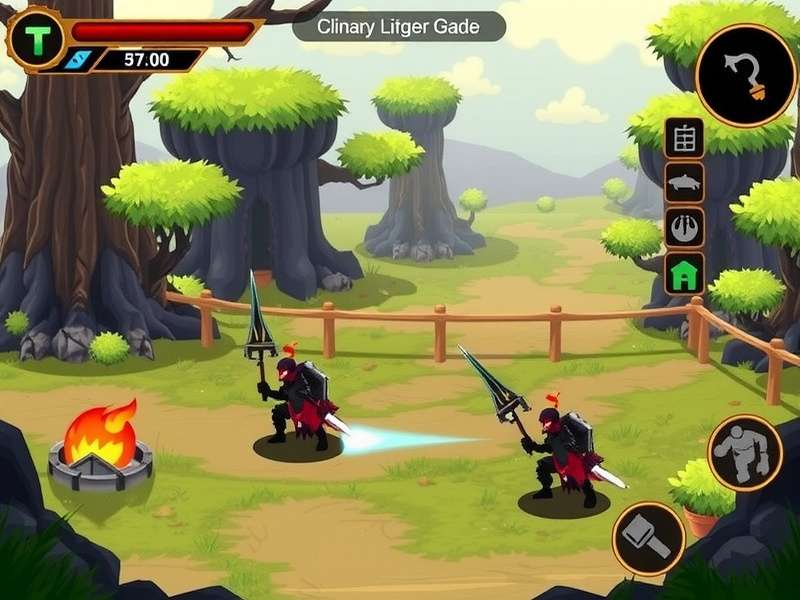Click the winged emblem icon
This screenshot has height=600, width=800.
(x=685, y=228)
